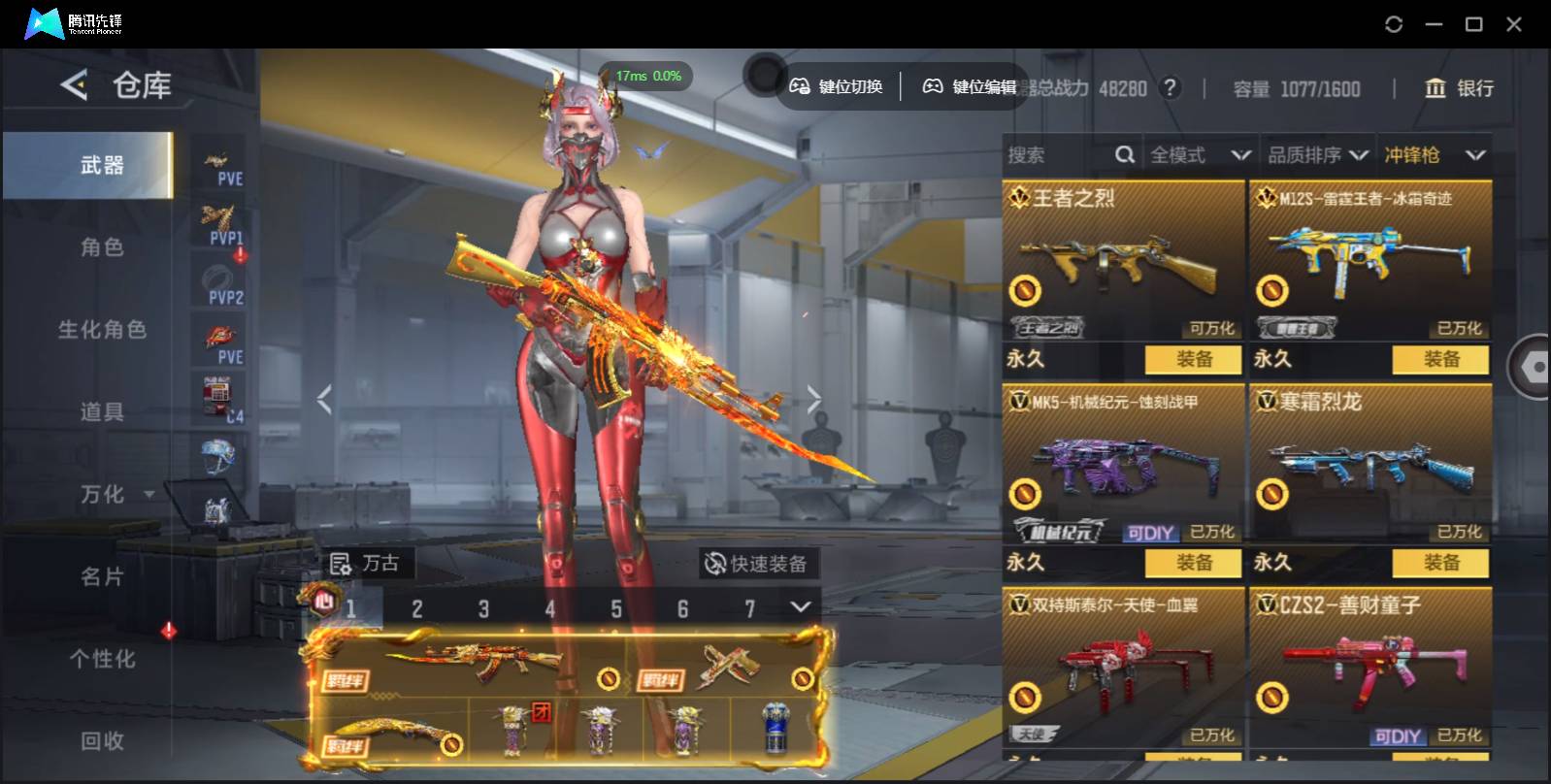Viewport: 1551px width, 784px height.
Task: Open 快速装备 quick equip
Action: coord(756,564)
